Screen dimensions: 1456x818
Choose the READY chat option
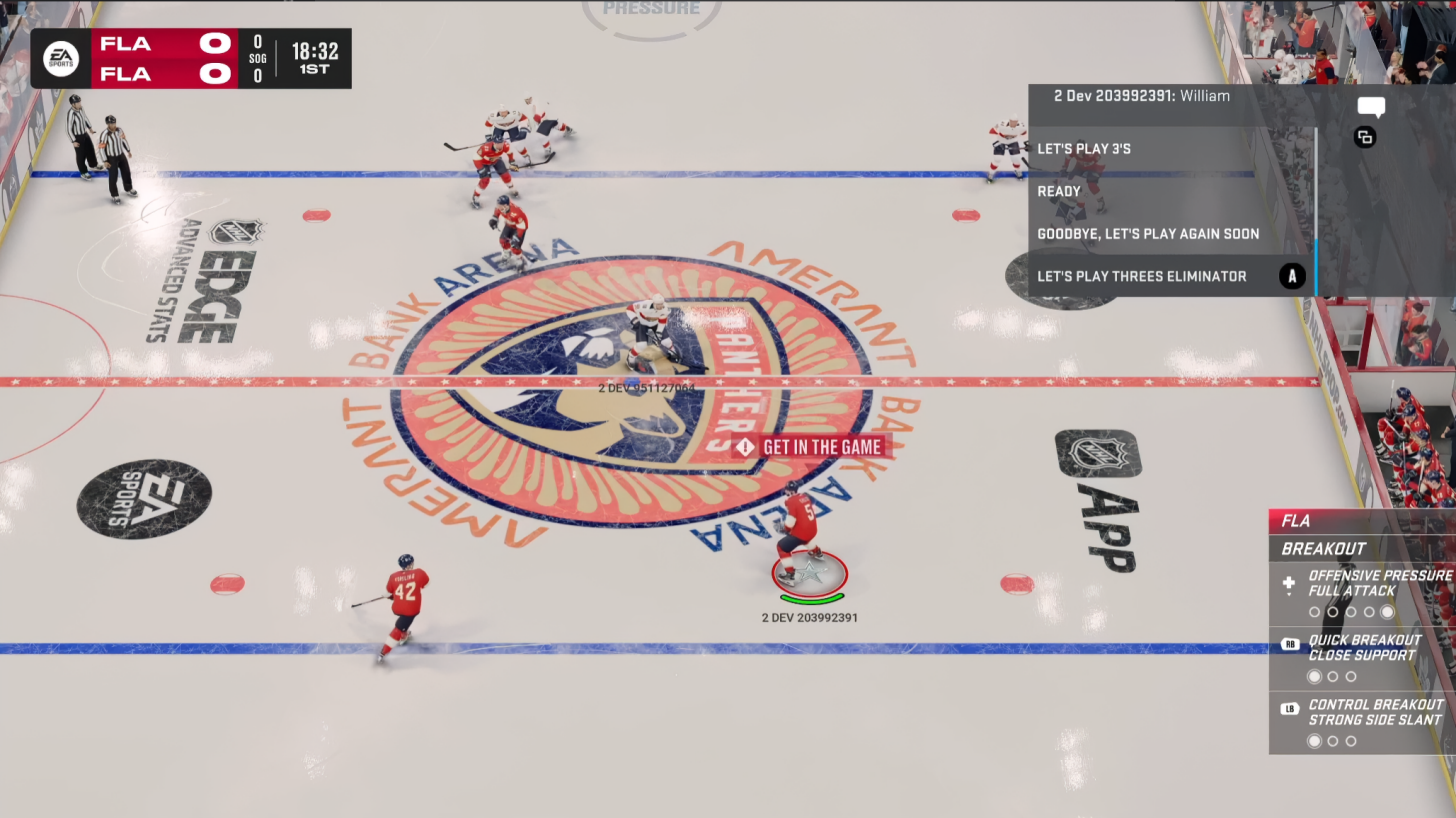pos(1058,191)
